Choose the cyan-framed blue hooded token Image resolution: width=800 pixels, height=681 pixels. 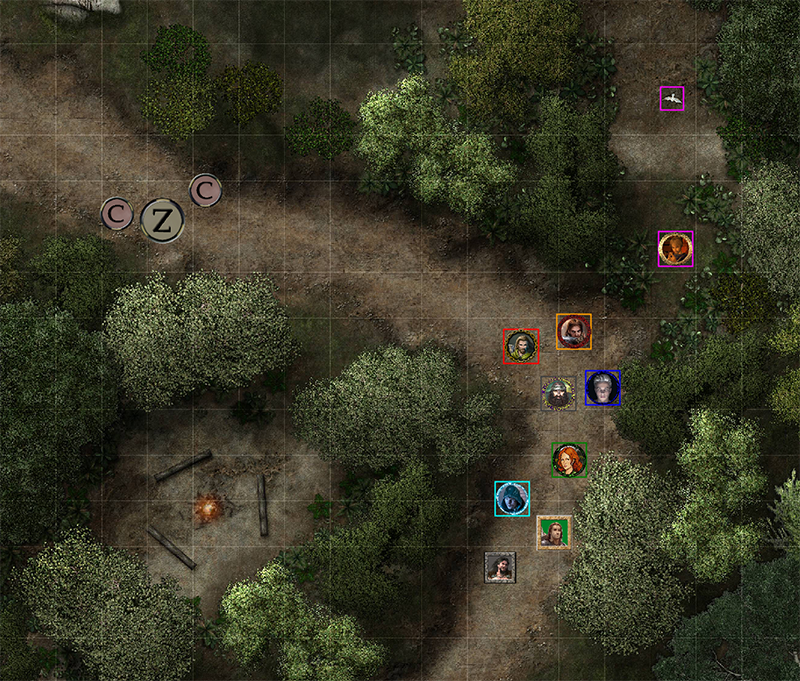tap(512, 498)
